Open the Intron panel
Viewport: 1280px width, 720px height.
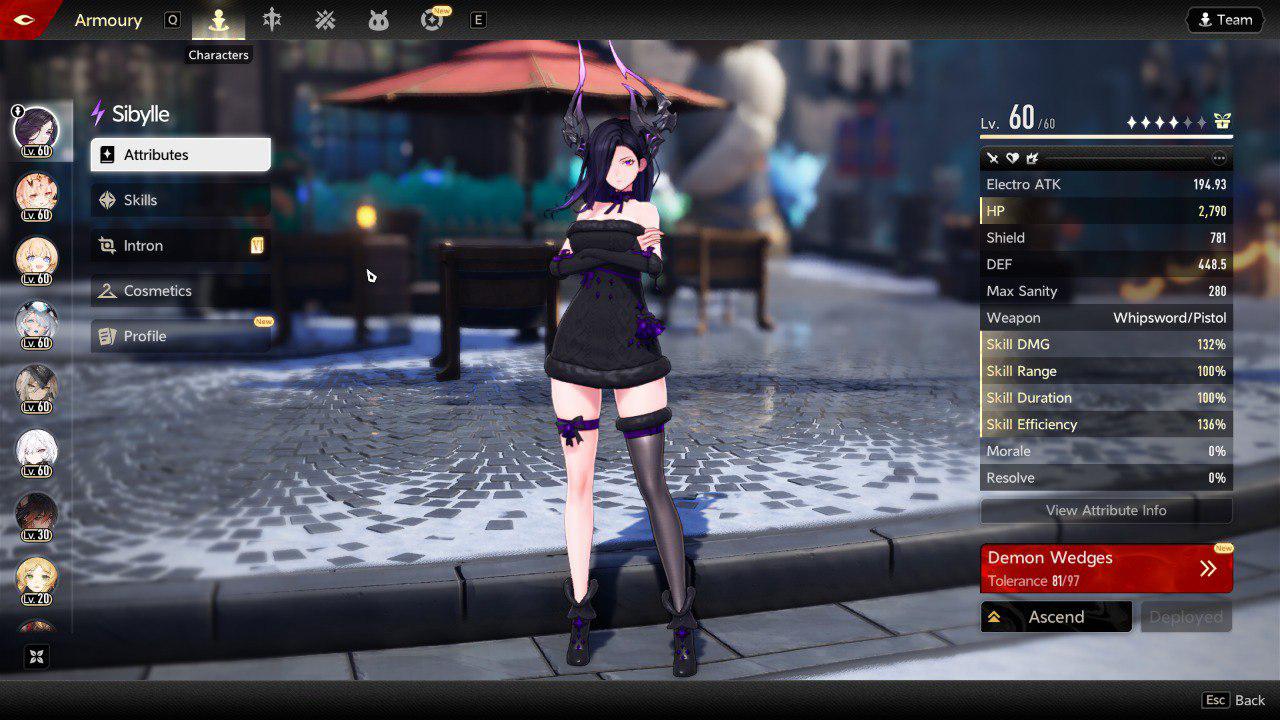coord(180,246)
